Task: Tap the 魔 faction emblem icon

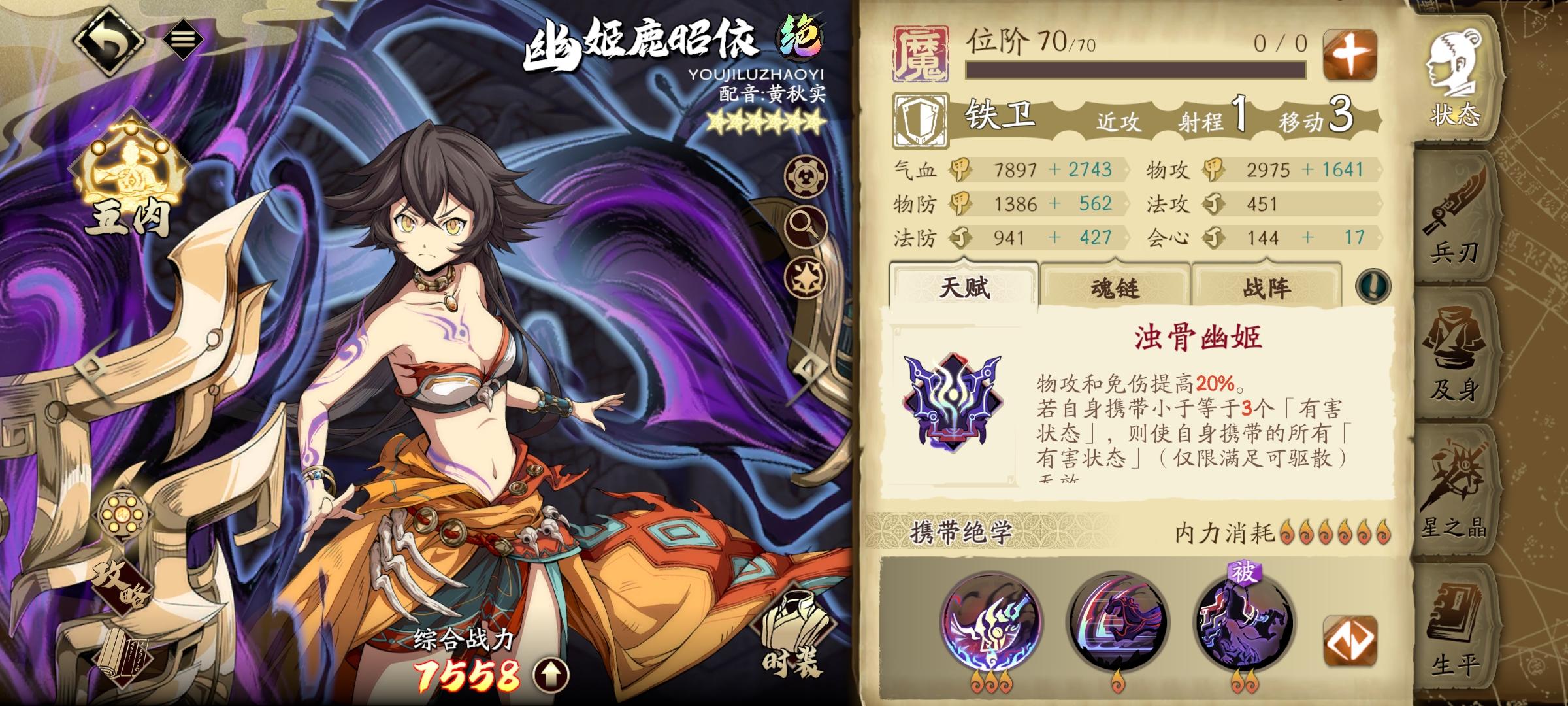Action: (919, 54)
